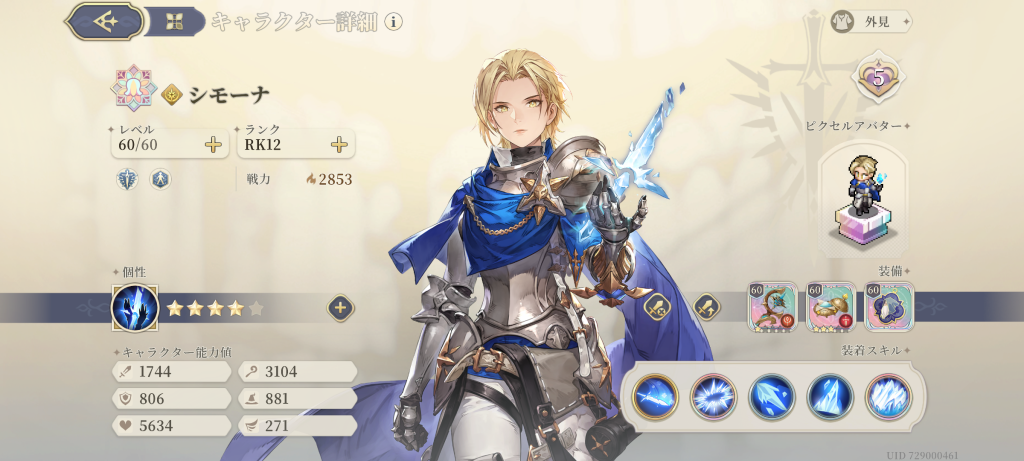Click the plus button beside rank RK12
This screenshot has width=1024, height=461.
pos(339,145)
